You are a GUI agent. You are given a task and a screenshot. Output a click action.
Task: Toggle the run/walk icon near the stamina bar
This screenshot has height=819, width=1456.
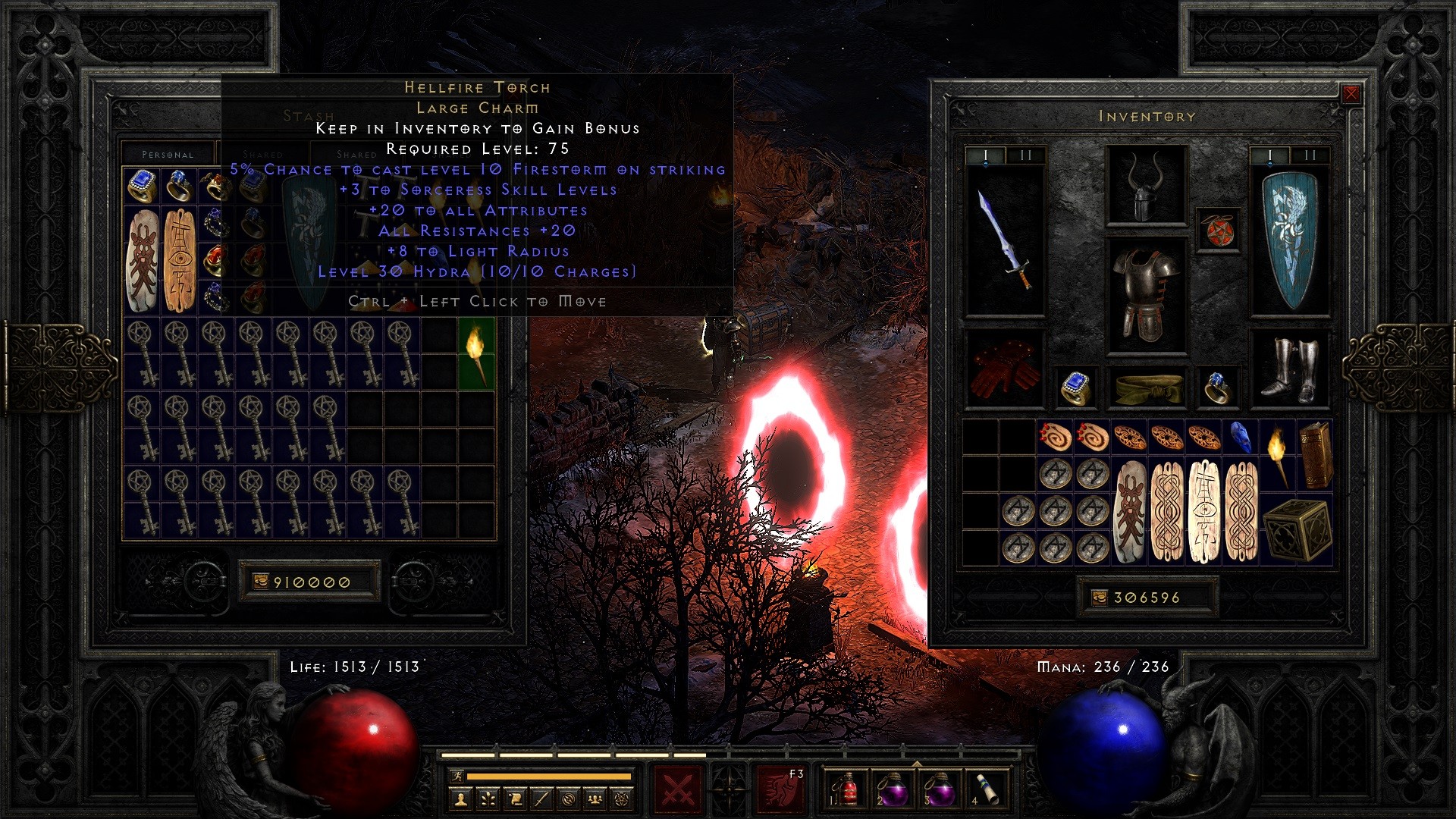pyautogui.click(x=459, y=777)
